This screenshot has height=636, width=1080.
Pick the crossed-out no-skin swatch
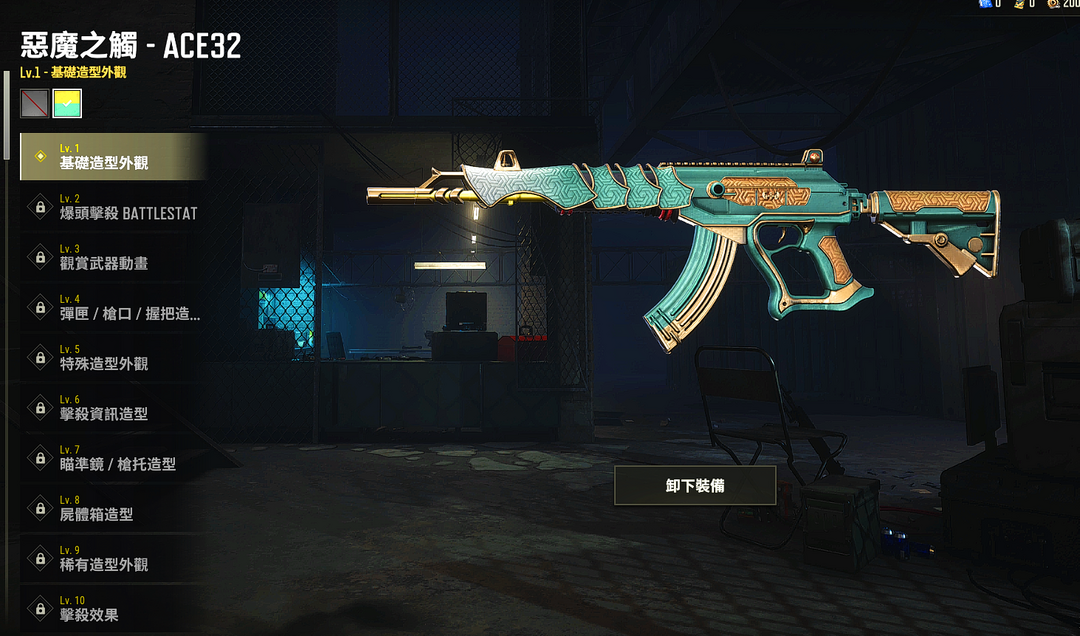(34, 103)
